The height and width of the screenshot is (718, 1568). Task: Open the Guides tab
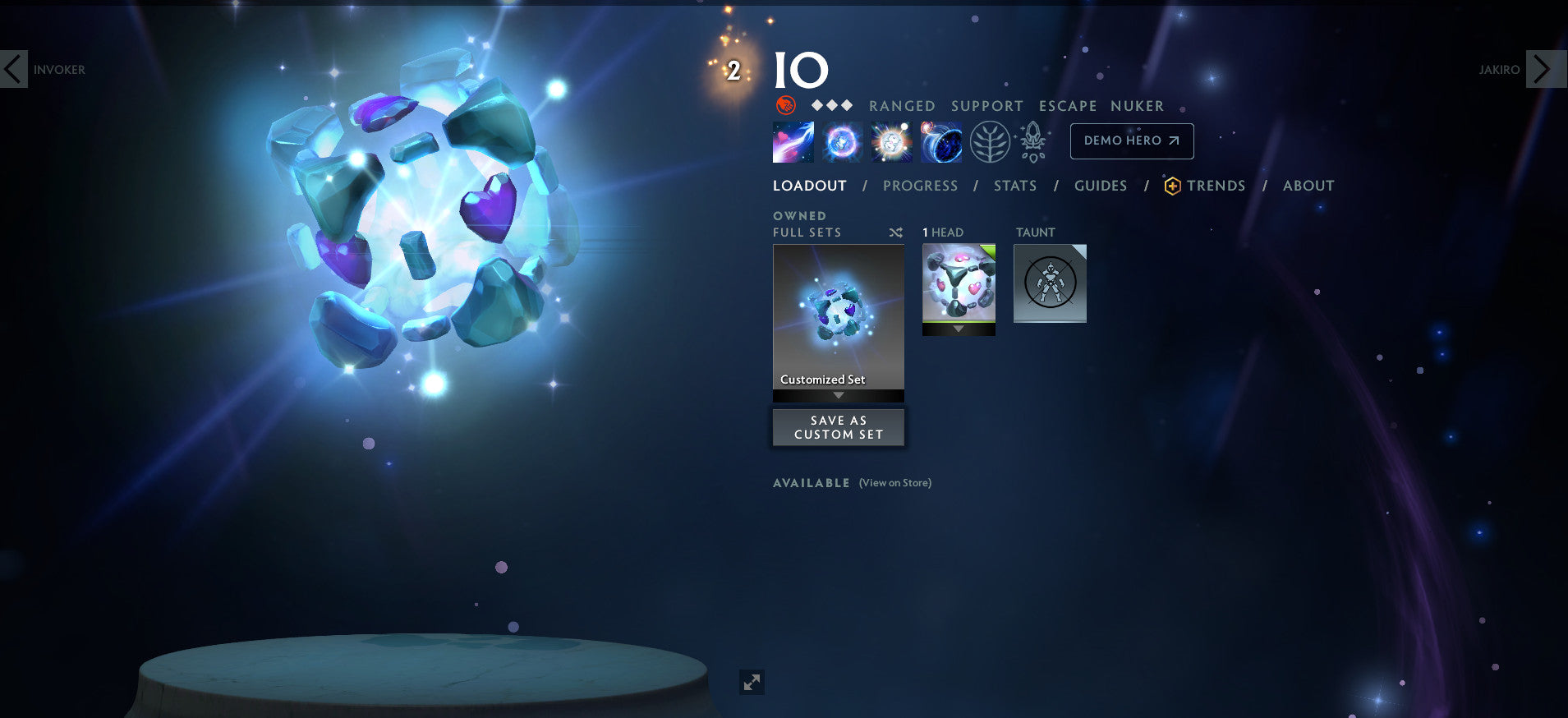click(1101, 186)
